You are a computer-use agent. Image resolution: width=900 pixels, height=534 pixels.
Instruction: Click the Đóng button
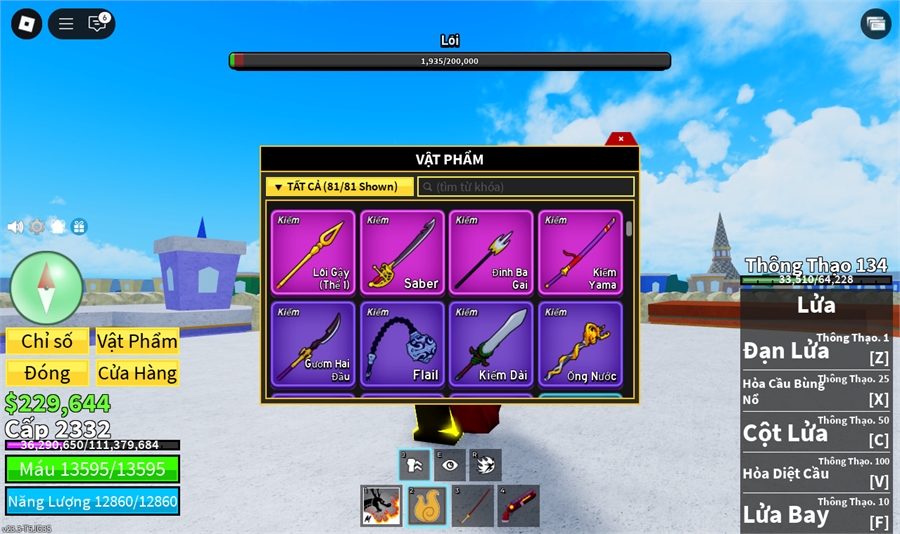coord(47,373)
